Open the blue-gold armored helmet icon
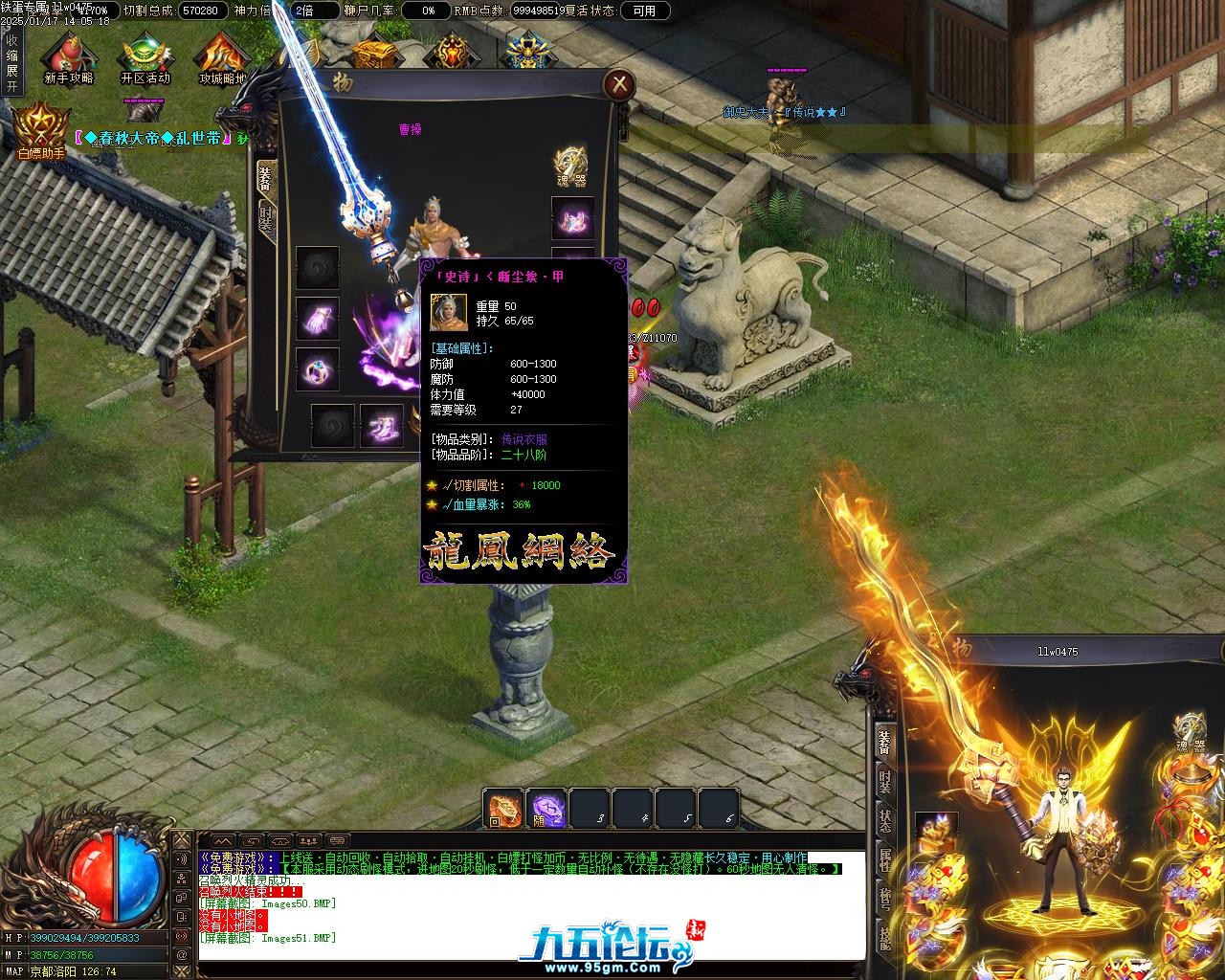This screenshot has height=980, width=1225. point(526,52)
